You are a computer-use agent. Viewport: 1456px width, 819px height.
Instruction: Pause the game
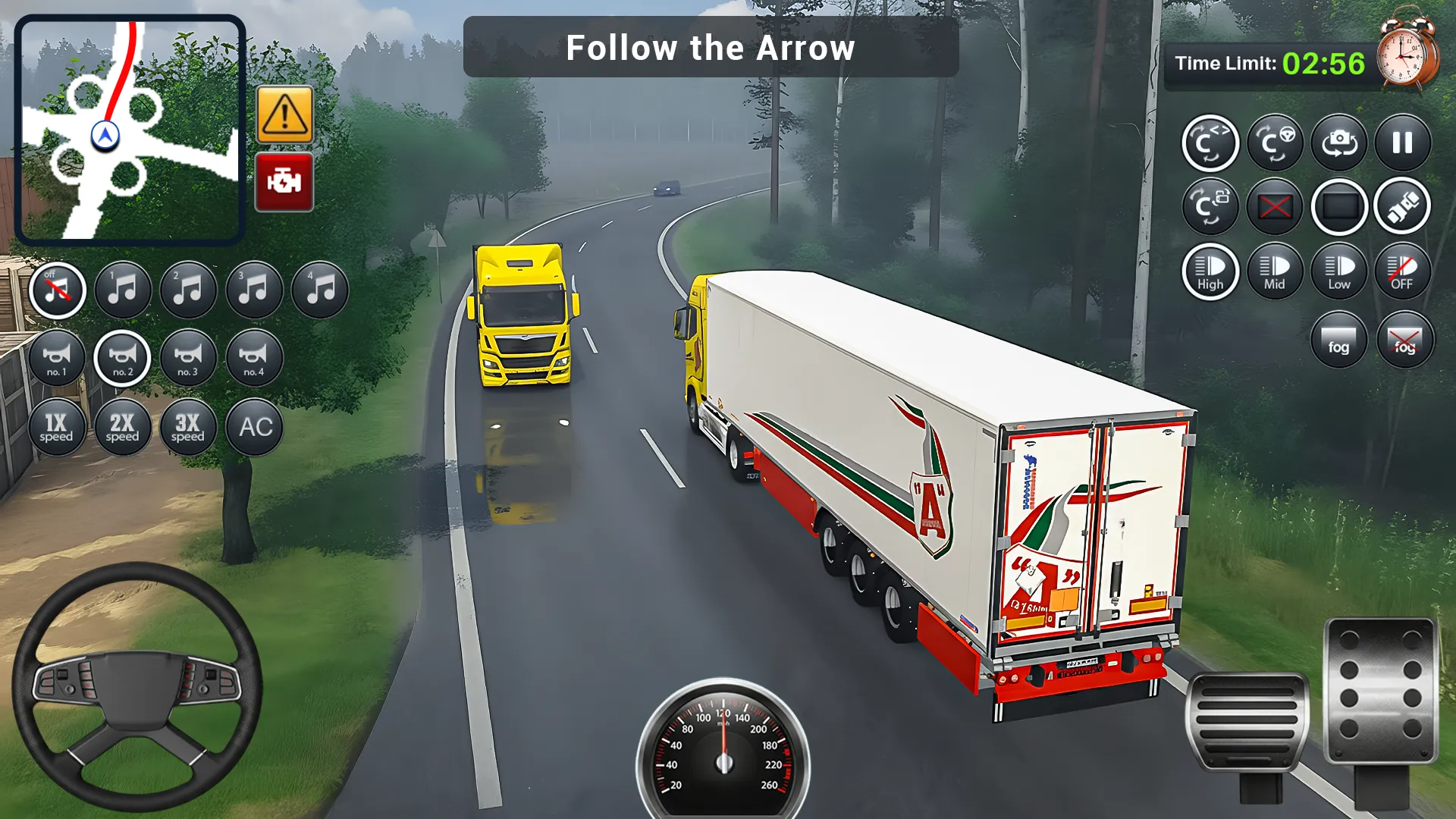pos(1402,143)
